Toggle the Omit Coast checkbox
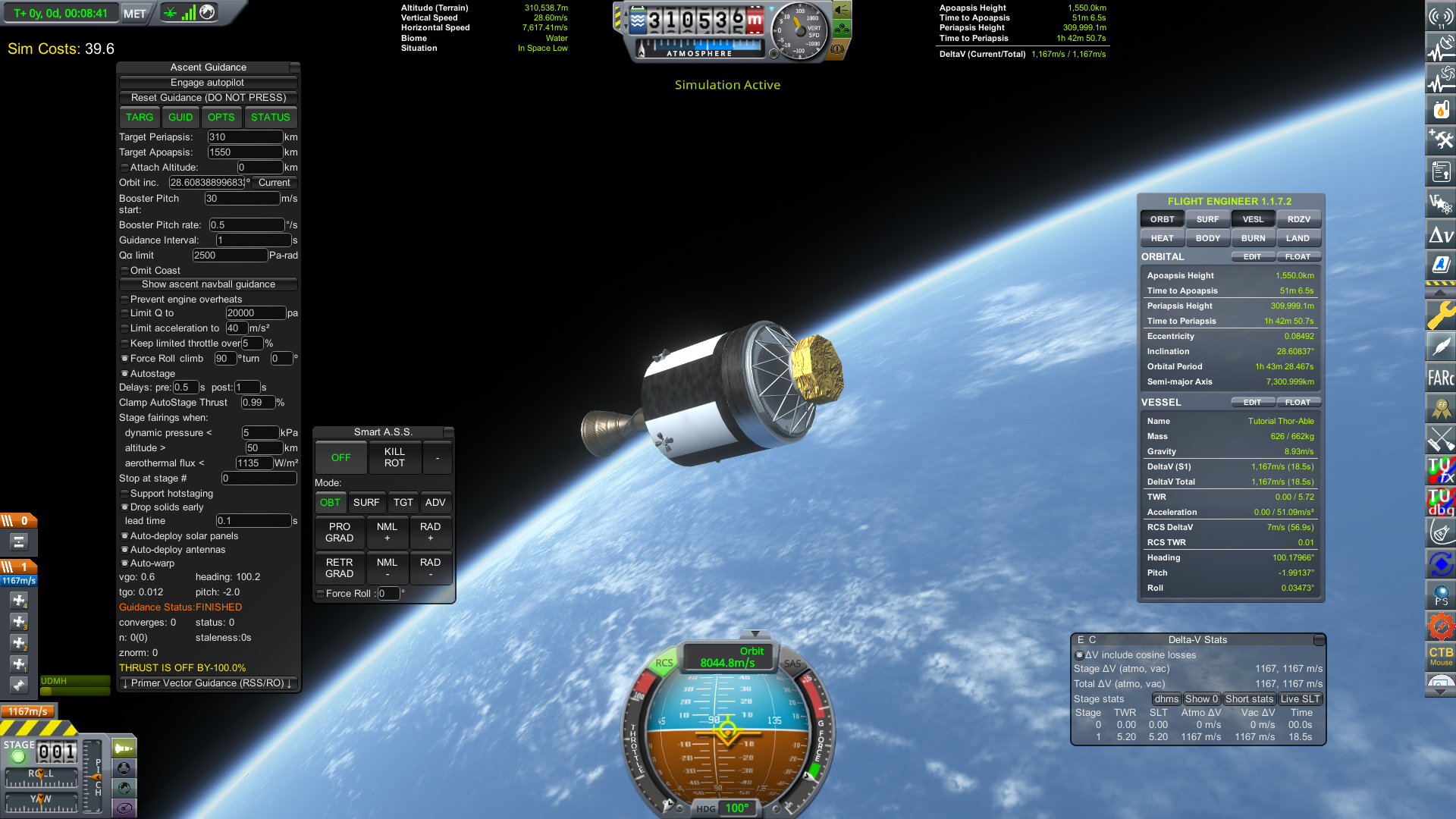The height and width of the screenshot is (819, 1456). pos(125,271)
